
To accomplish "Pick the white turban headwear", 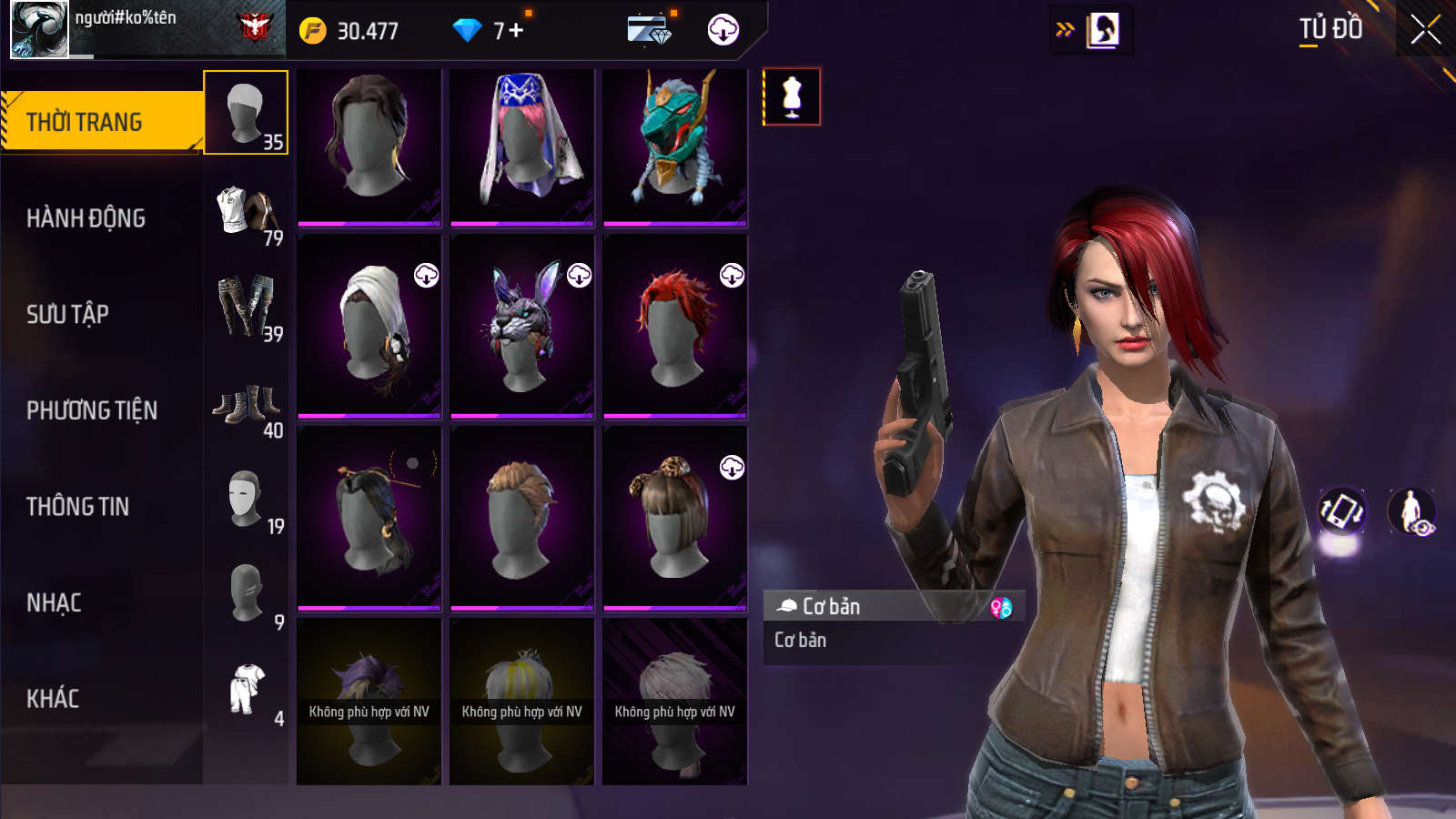I will click(369, 327).
